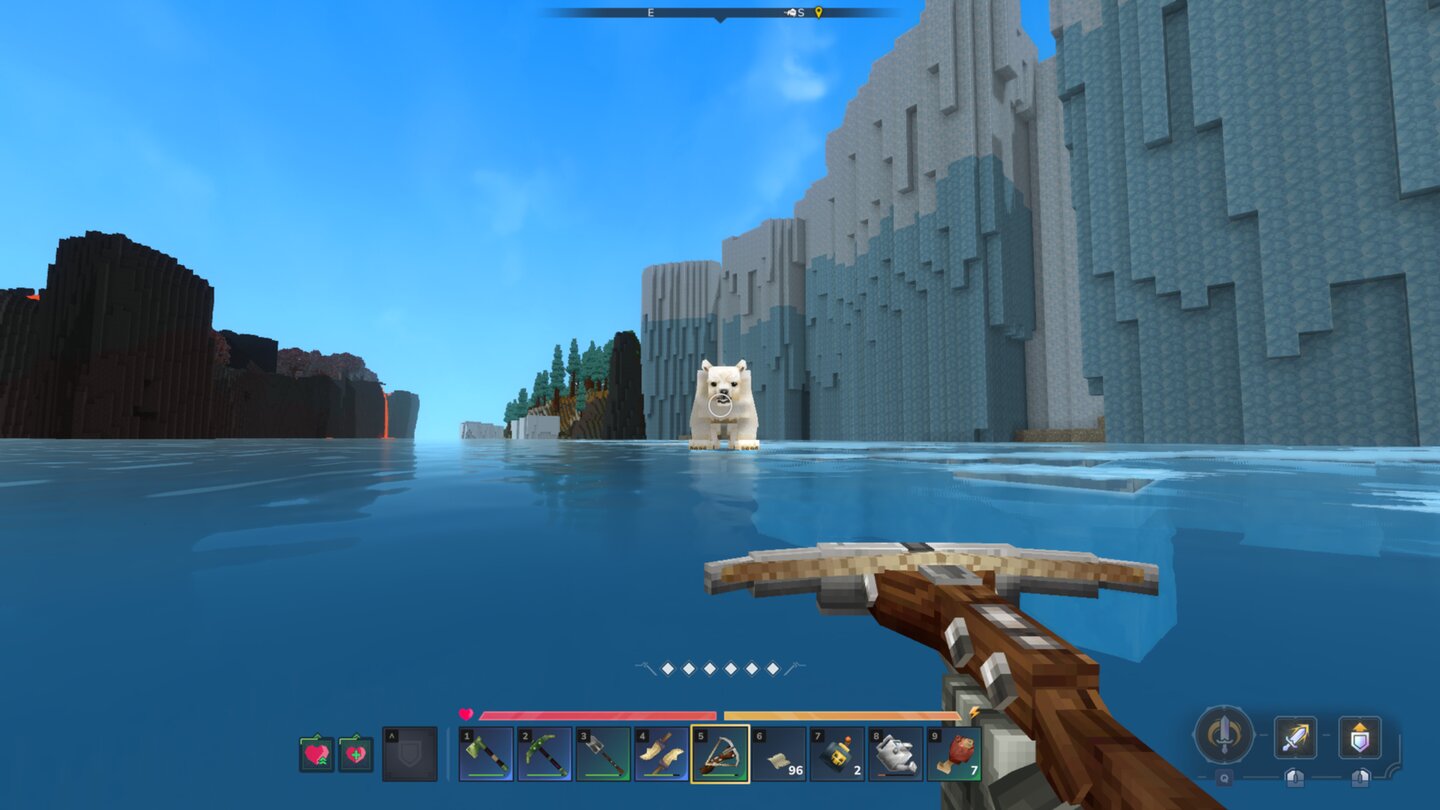Toggle the heart-plus healing buff icon
The width and height of the screenshot is (1440, 810).
356,752
